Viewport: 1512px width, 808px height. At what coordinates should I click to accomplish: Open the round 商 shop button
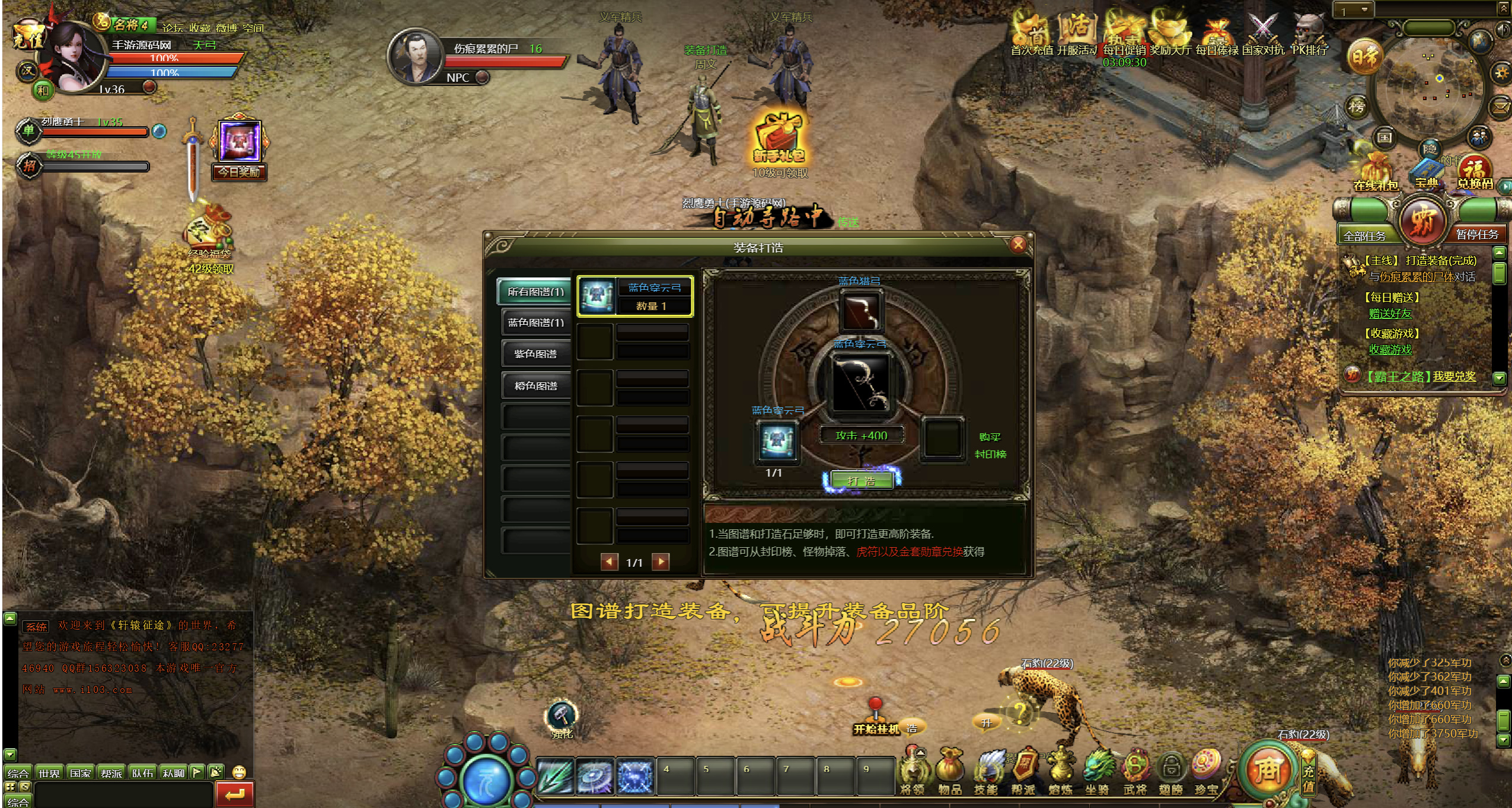(x=1267, y=769)
